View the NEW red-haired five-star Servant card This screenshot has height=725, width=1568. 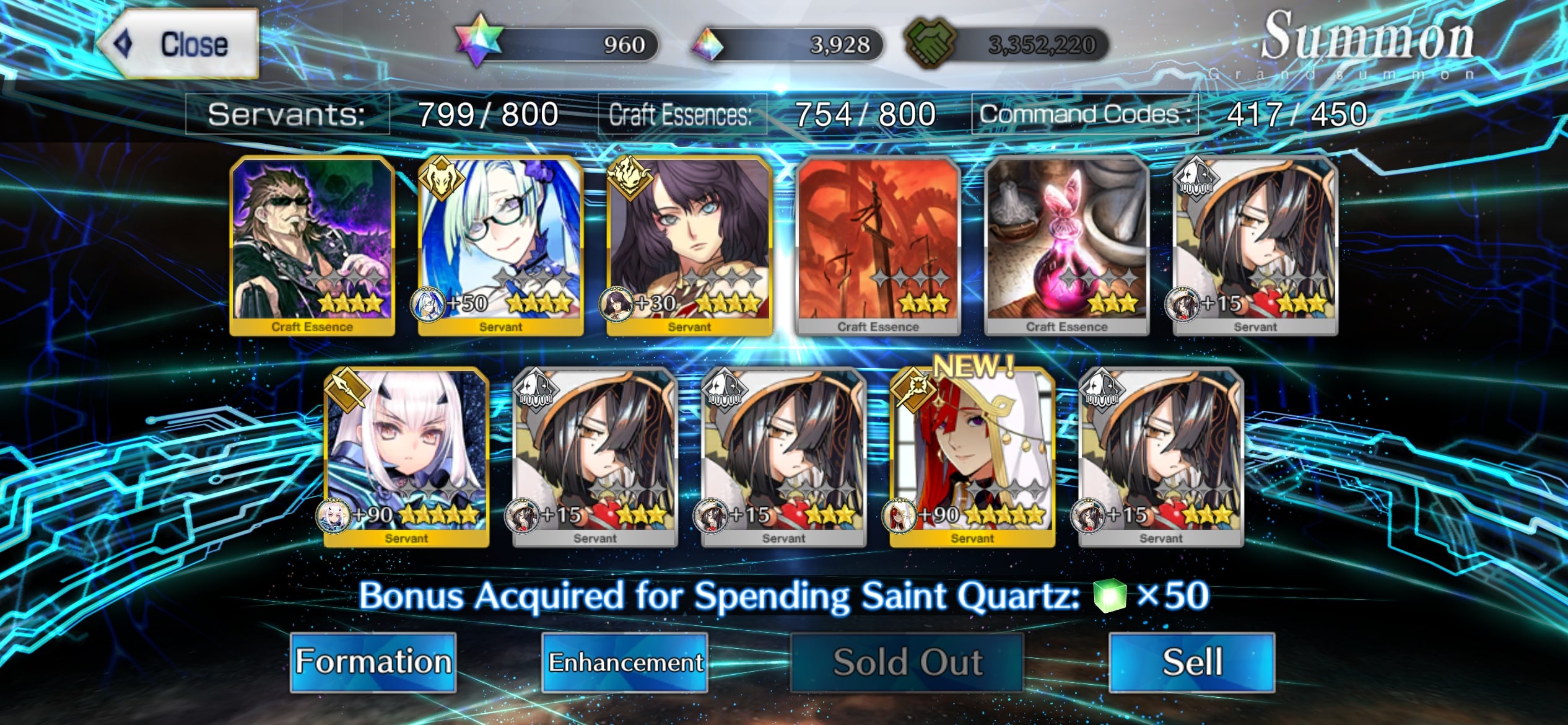pyautogui.click(x=972, y=458)
